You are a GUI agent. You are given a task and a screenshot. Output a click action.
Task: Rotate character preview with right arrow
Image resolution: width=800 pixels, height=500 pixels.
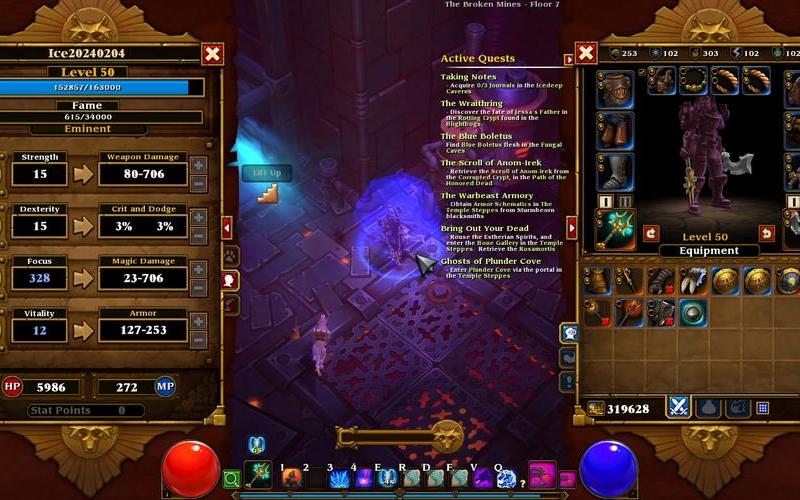(767, 233)
